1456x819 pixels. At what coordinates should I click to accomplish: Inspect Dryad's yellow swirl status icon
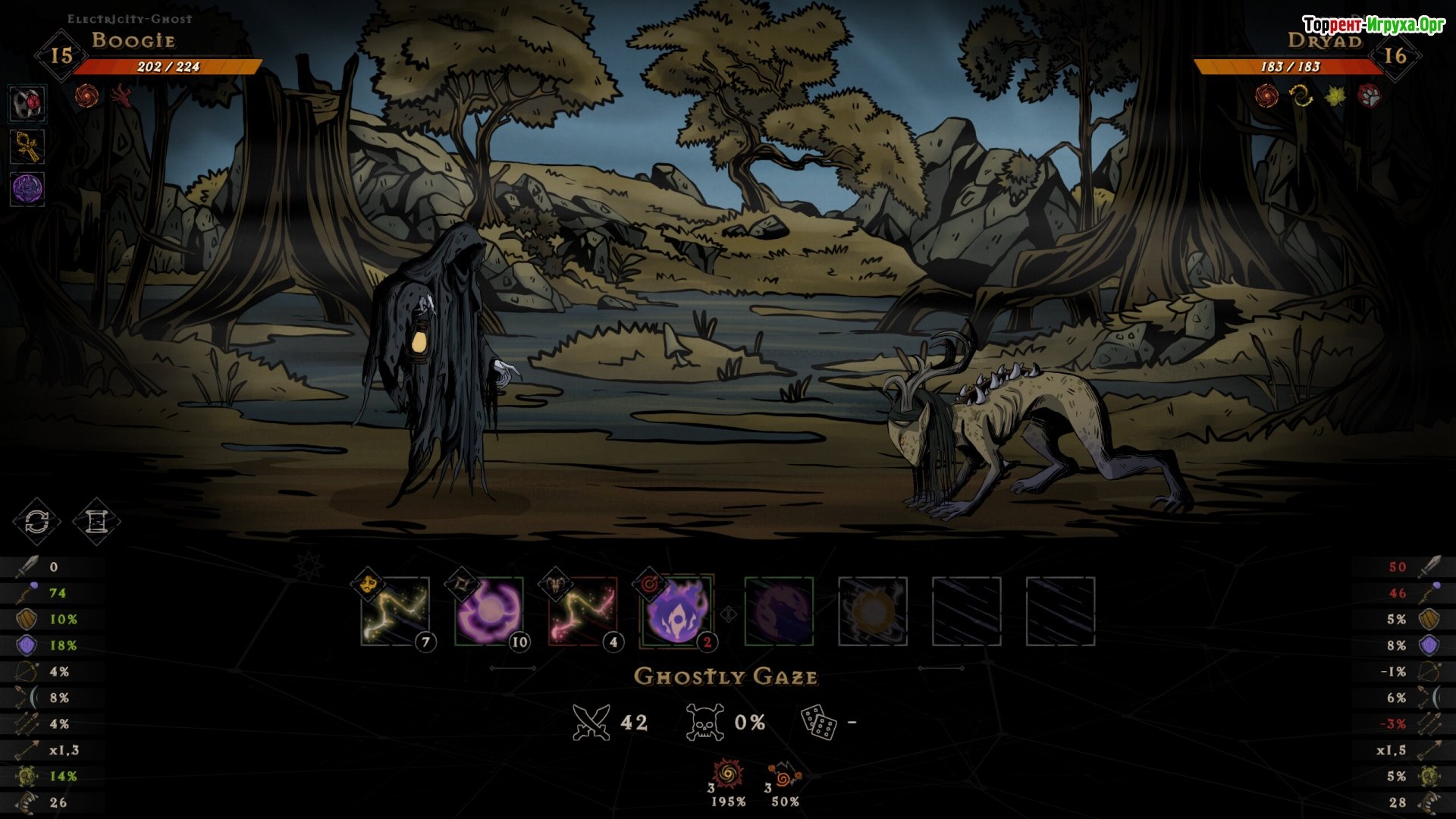pyautogui.click(x=1301, y=96)
